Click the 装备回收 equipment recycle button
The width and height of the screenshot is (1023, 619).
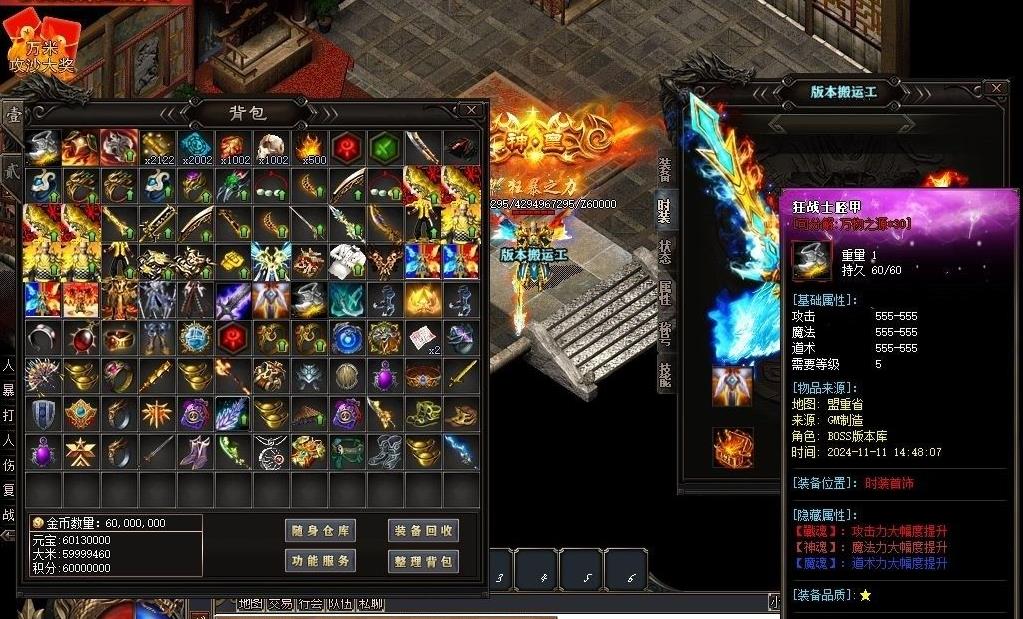pyautogui.click(x=423, y=530)
